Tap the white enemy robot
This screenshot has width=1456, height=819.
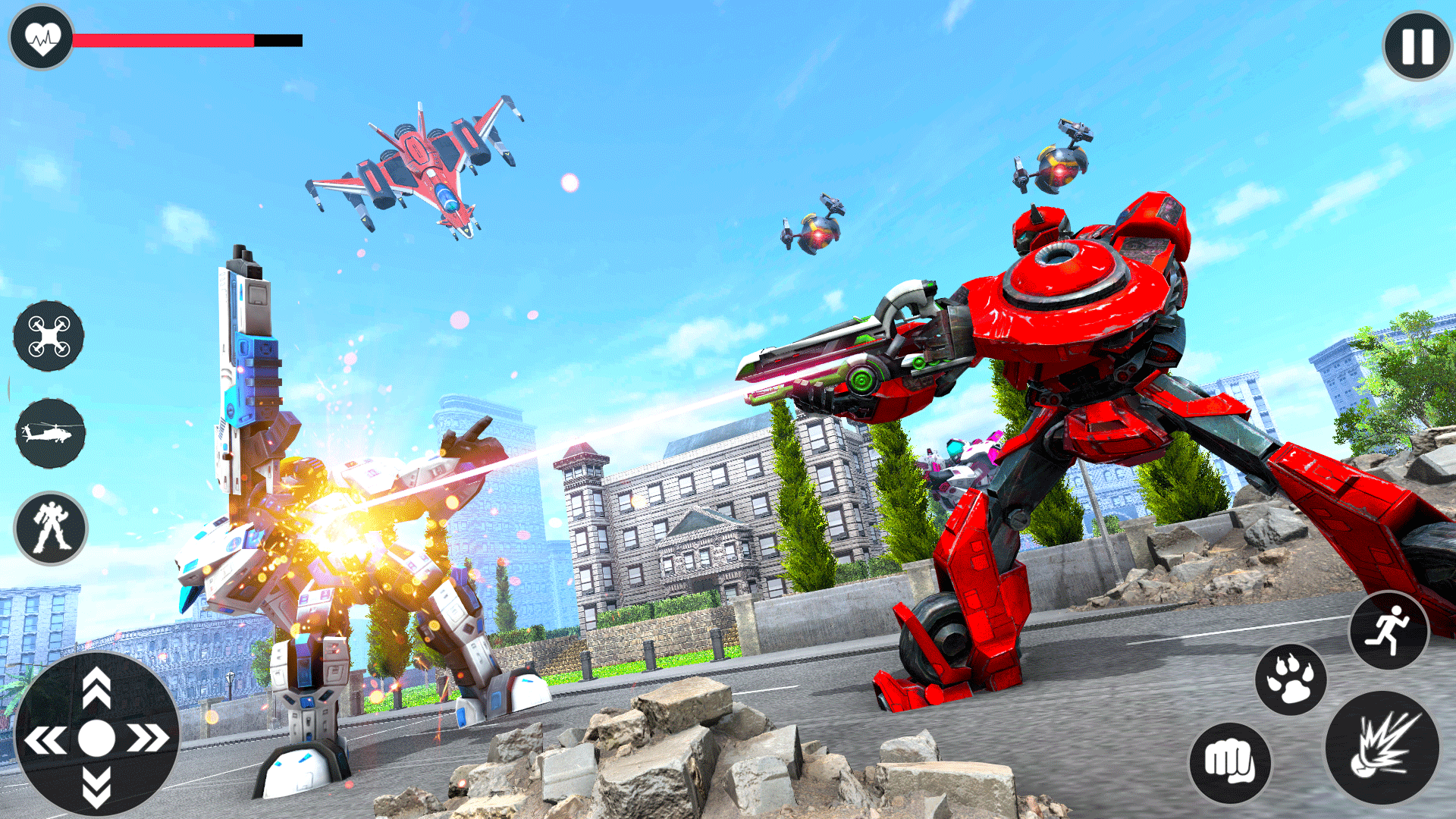(341, 531)
